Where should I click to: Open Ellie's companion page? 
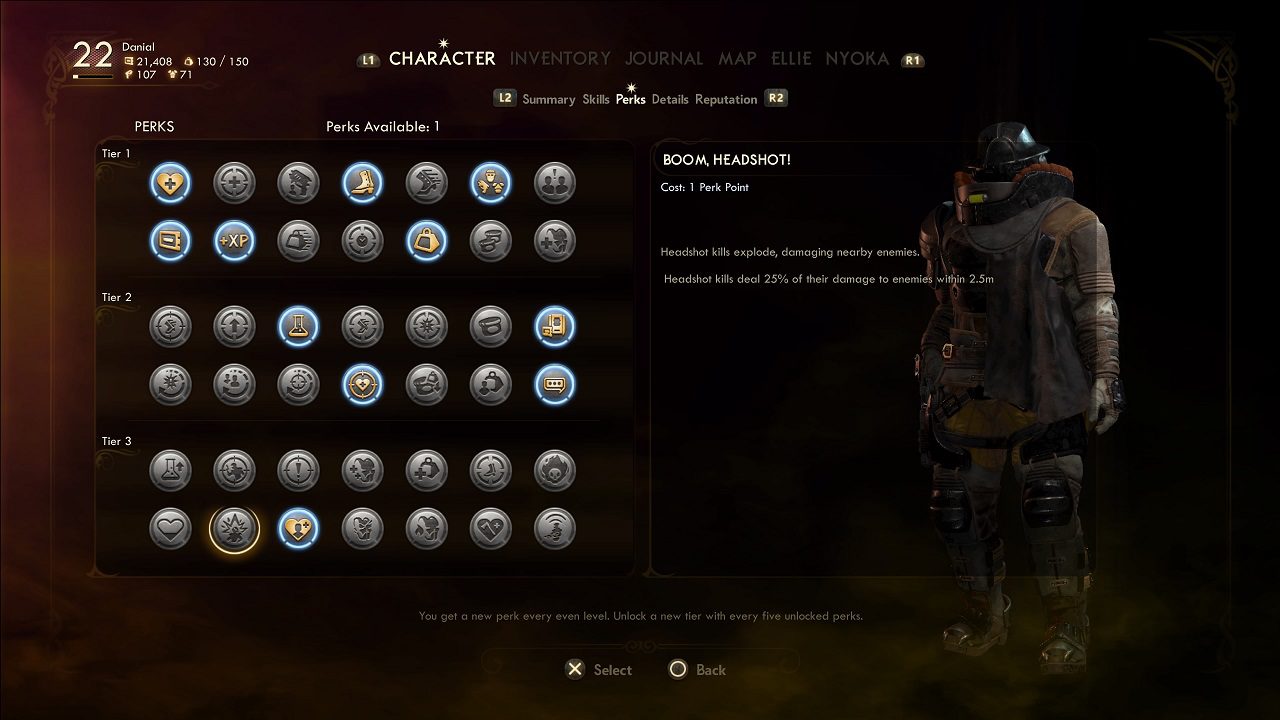click(791, 59)
